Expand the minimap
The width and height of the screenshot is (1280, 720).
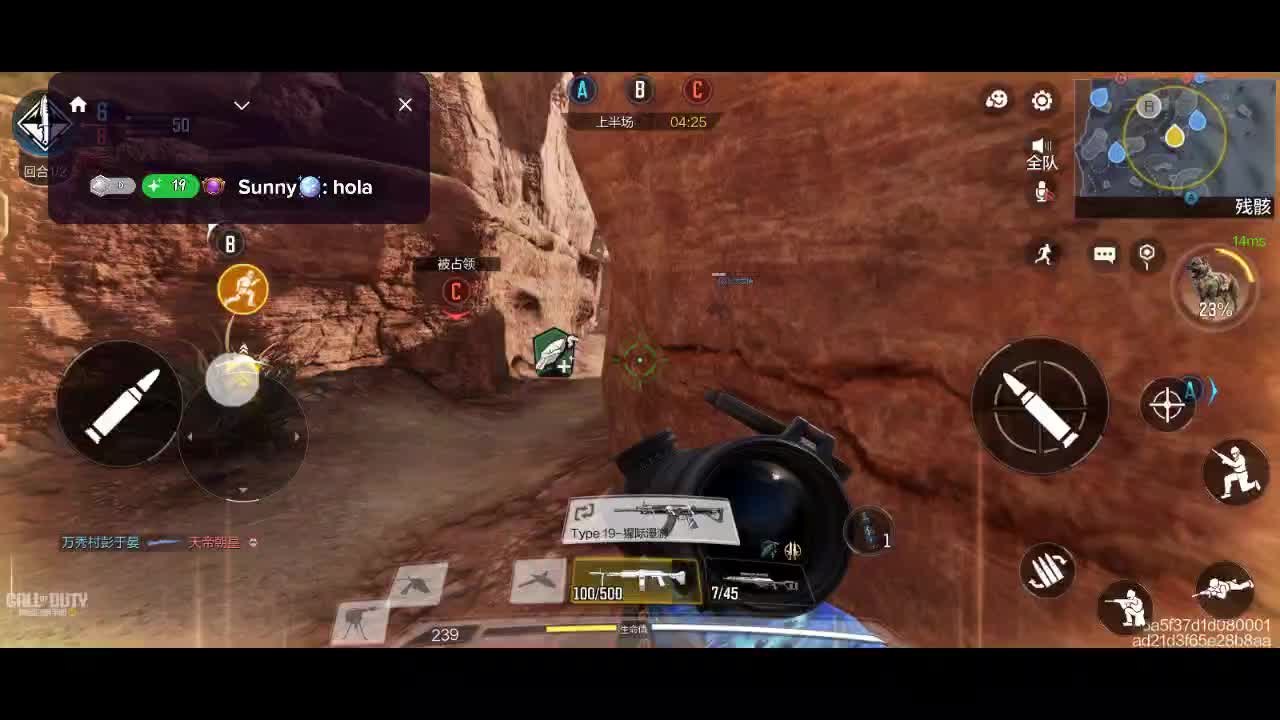pos(1174,143)
